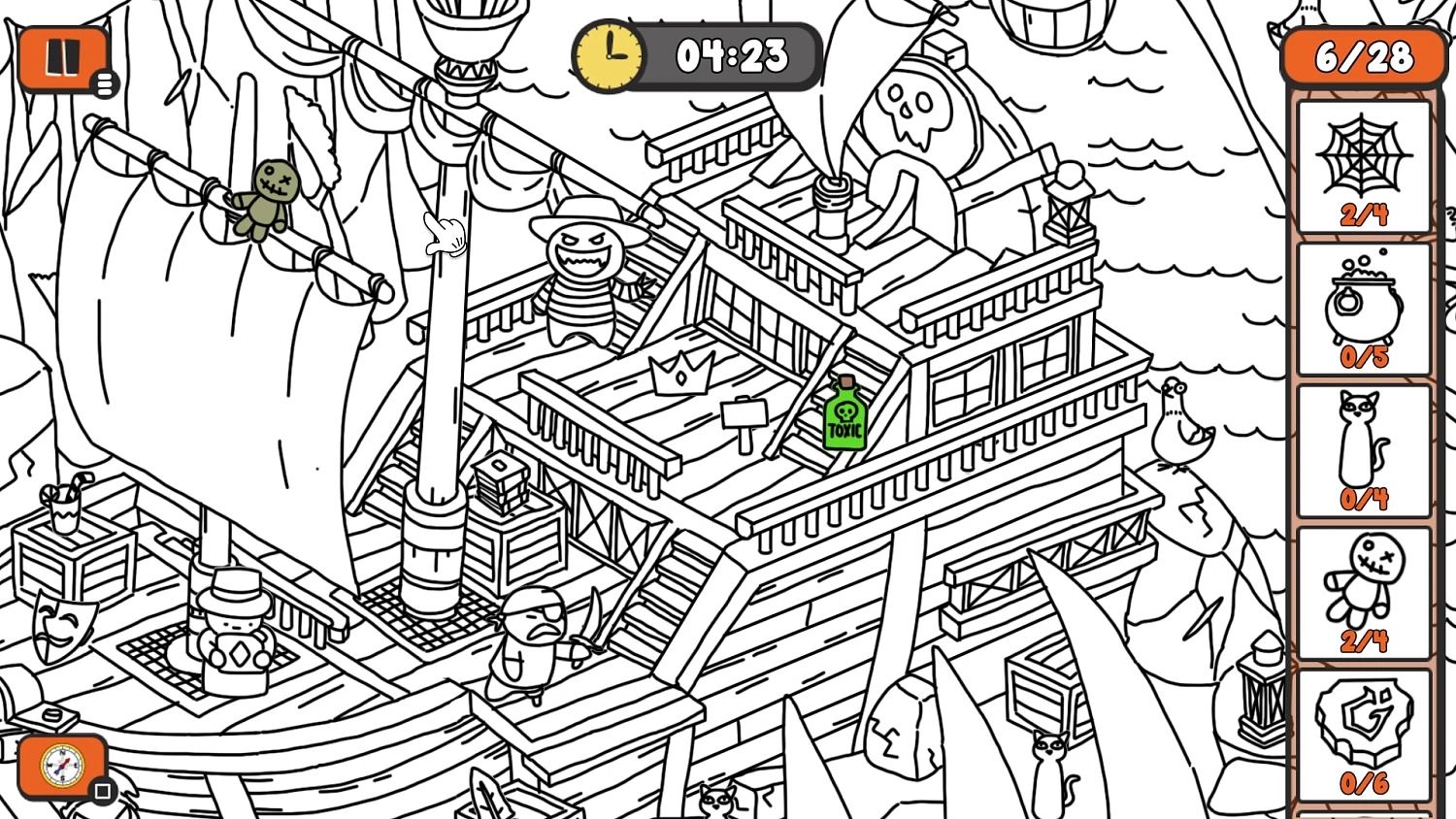Click the clock icon on the timer
This screenshot has height=819, width=1456.
tap(609, 56)
